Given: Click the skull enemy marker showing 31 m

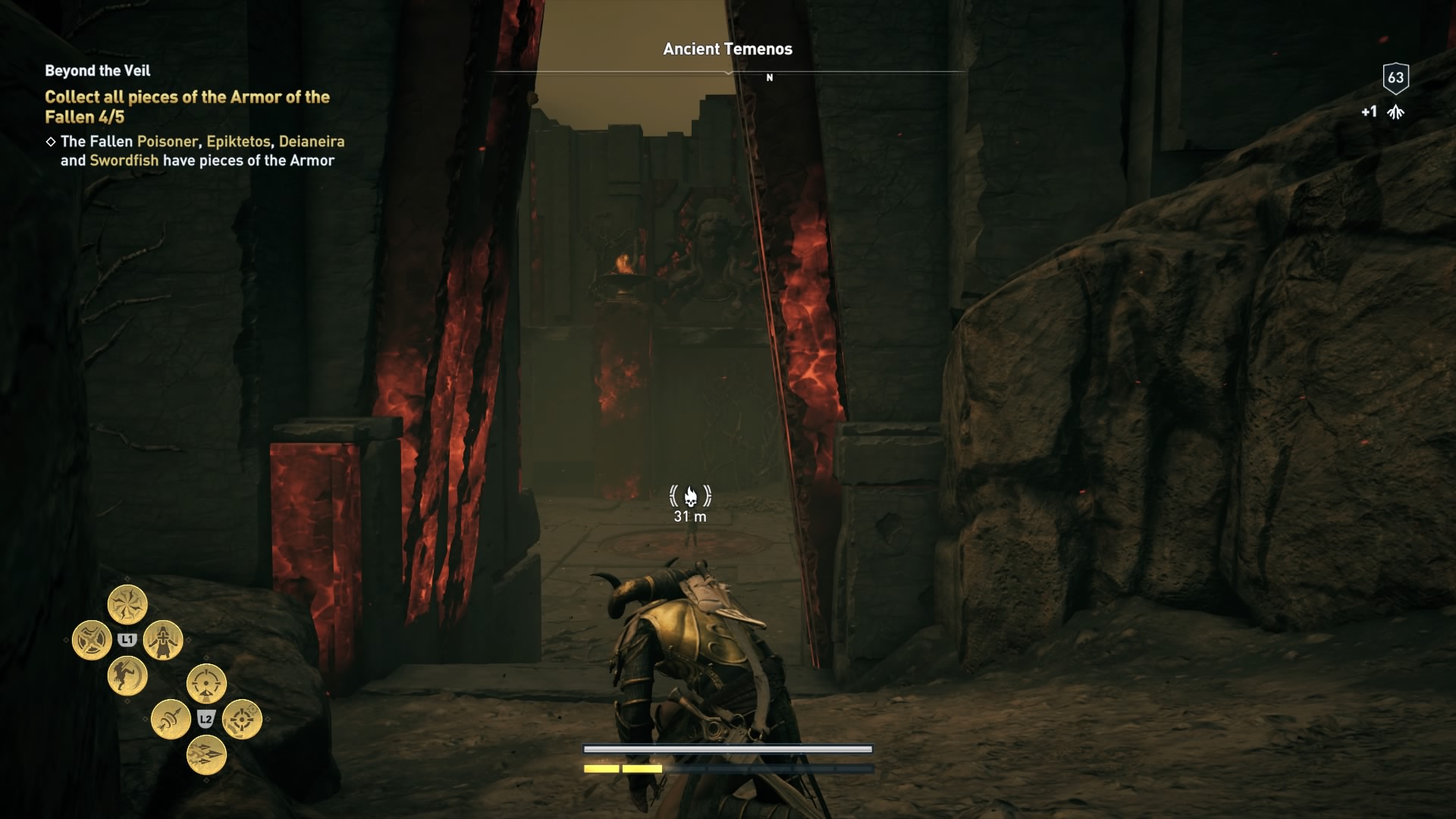Looking at the screenshot, I should point(690,497).
